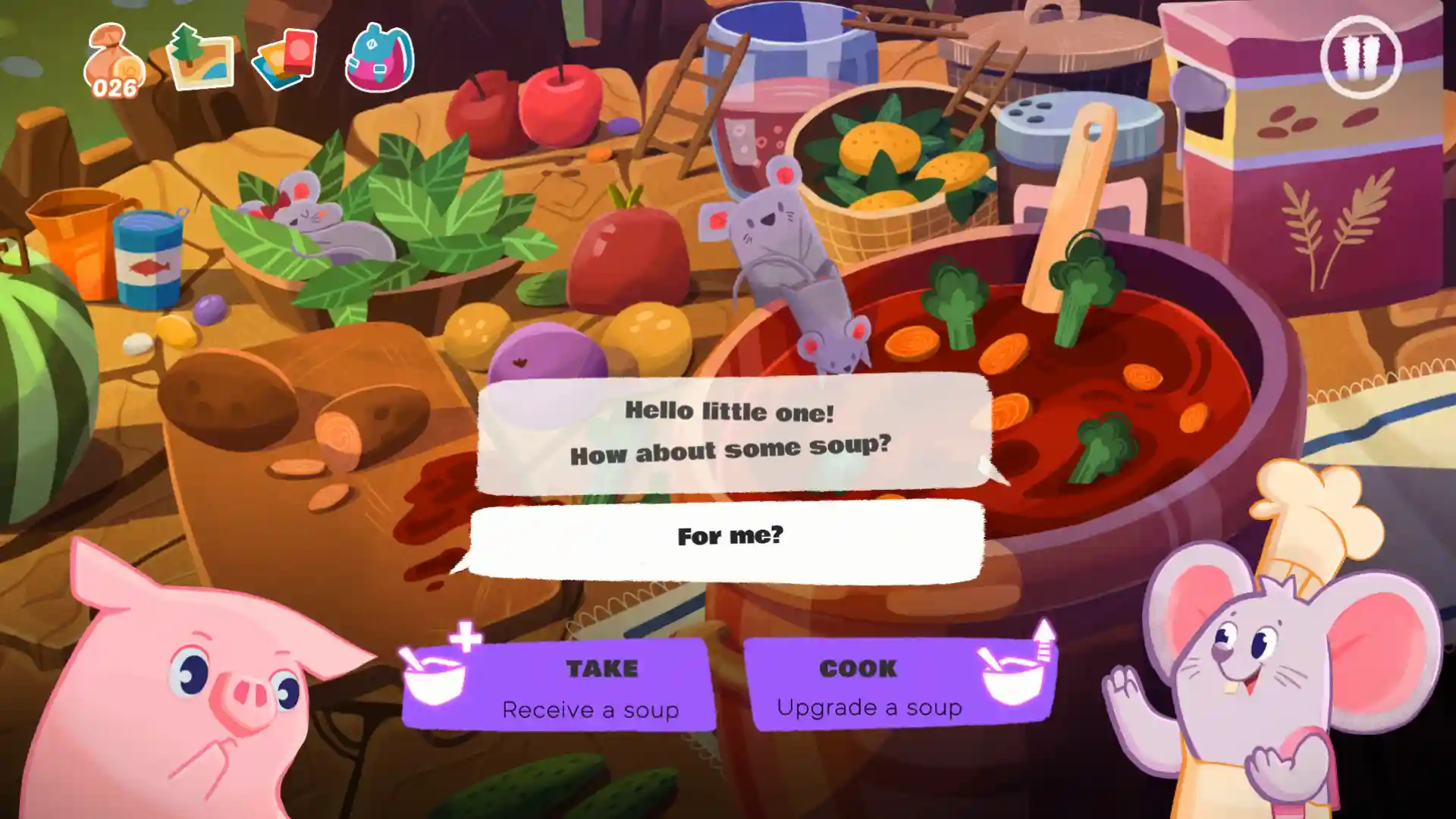The image size is (1456, 819).
Task: Click the coin pouch showing 026
Action: coord(114,62)
